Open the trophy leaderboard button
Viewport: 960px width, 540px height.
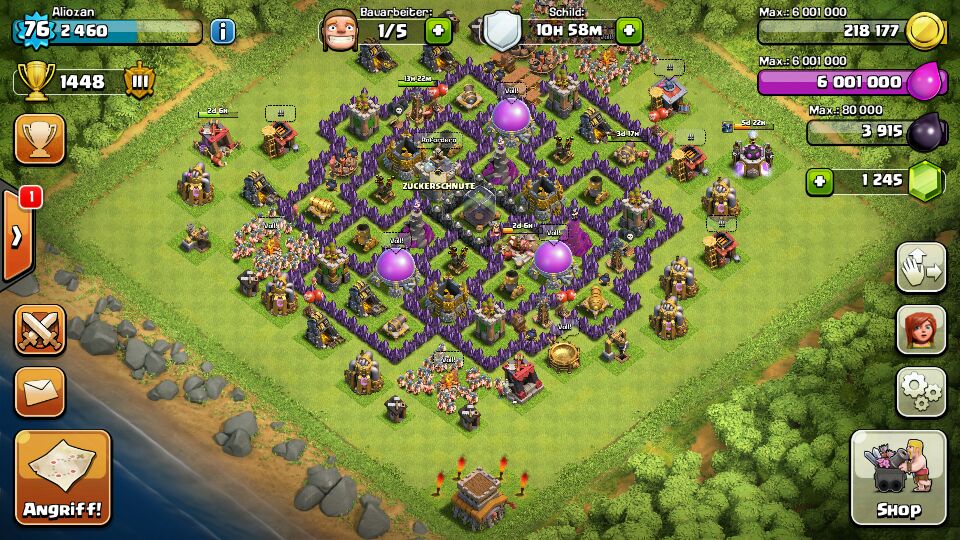click(40, 138)
